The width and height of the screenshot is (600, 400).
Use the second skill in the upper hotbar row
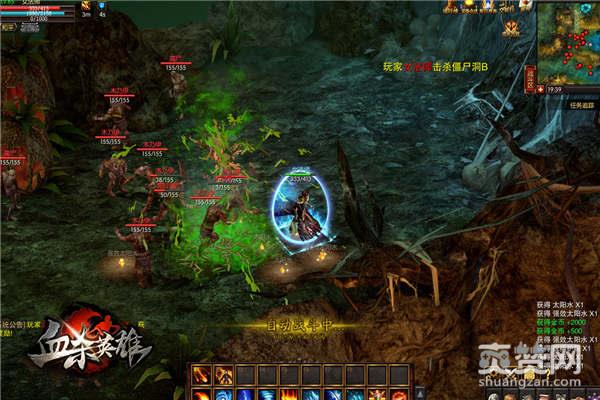tap(224, 375)
